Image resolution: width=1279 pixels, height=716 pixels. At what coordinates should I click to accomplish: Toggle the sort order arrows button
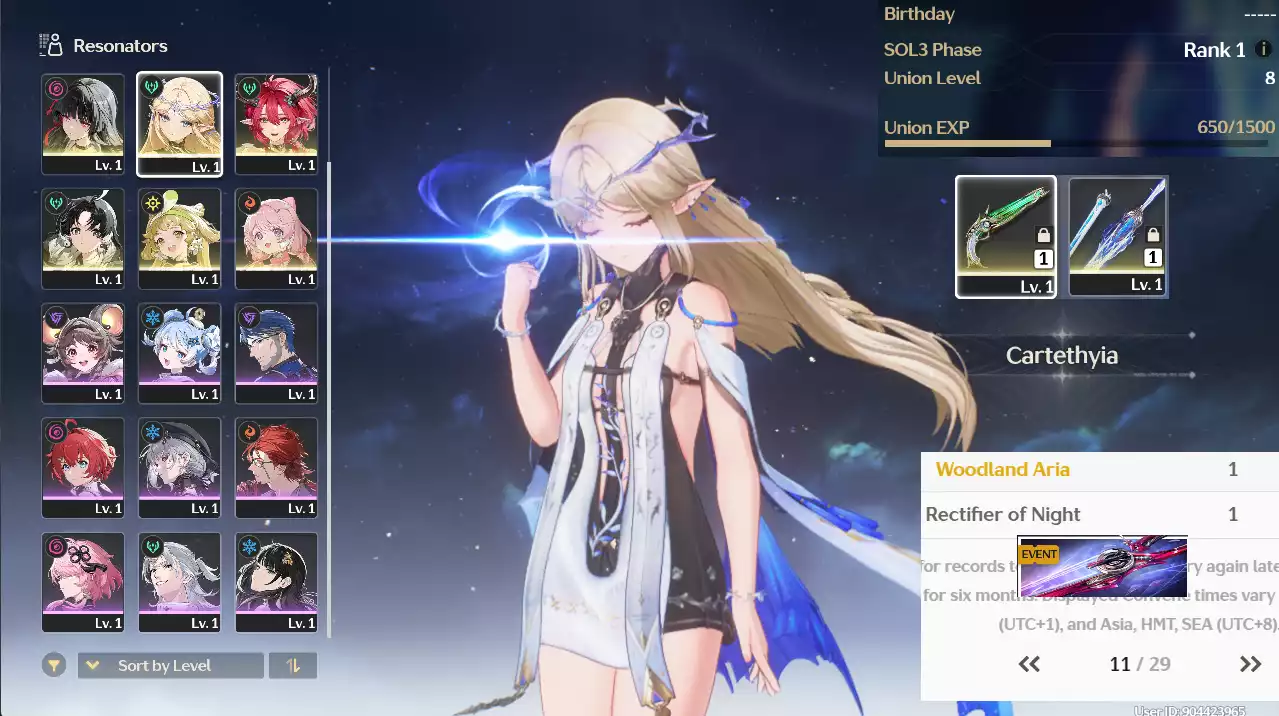coord(293,665)
